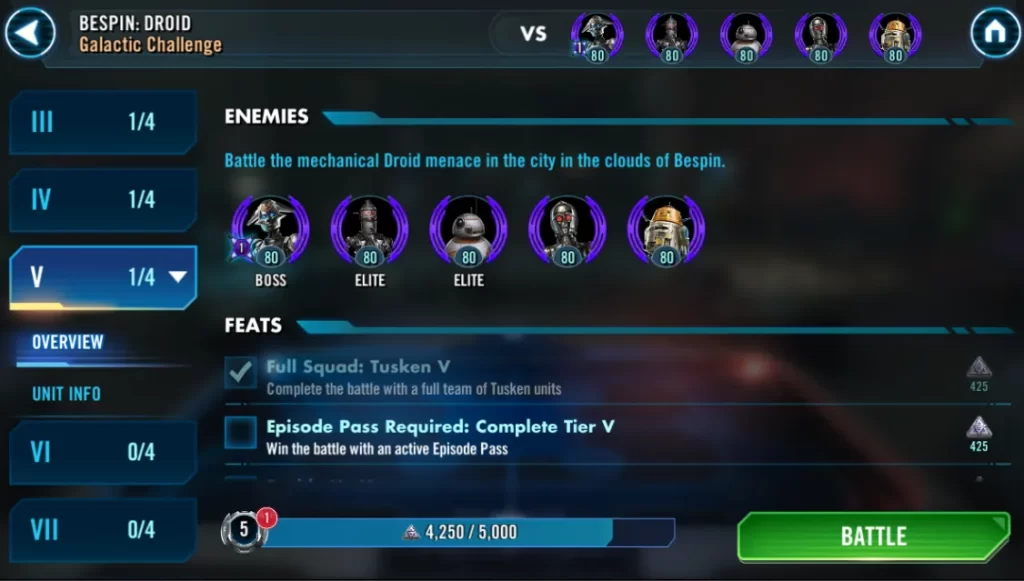Select Tier III from the tier list

pos(102,122)
